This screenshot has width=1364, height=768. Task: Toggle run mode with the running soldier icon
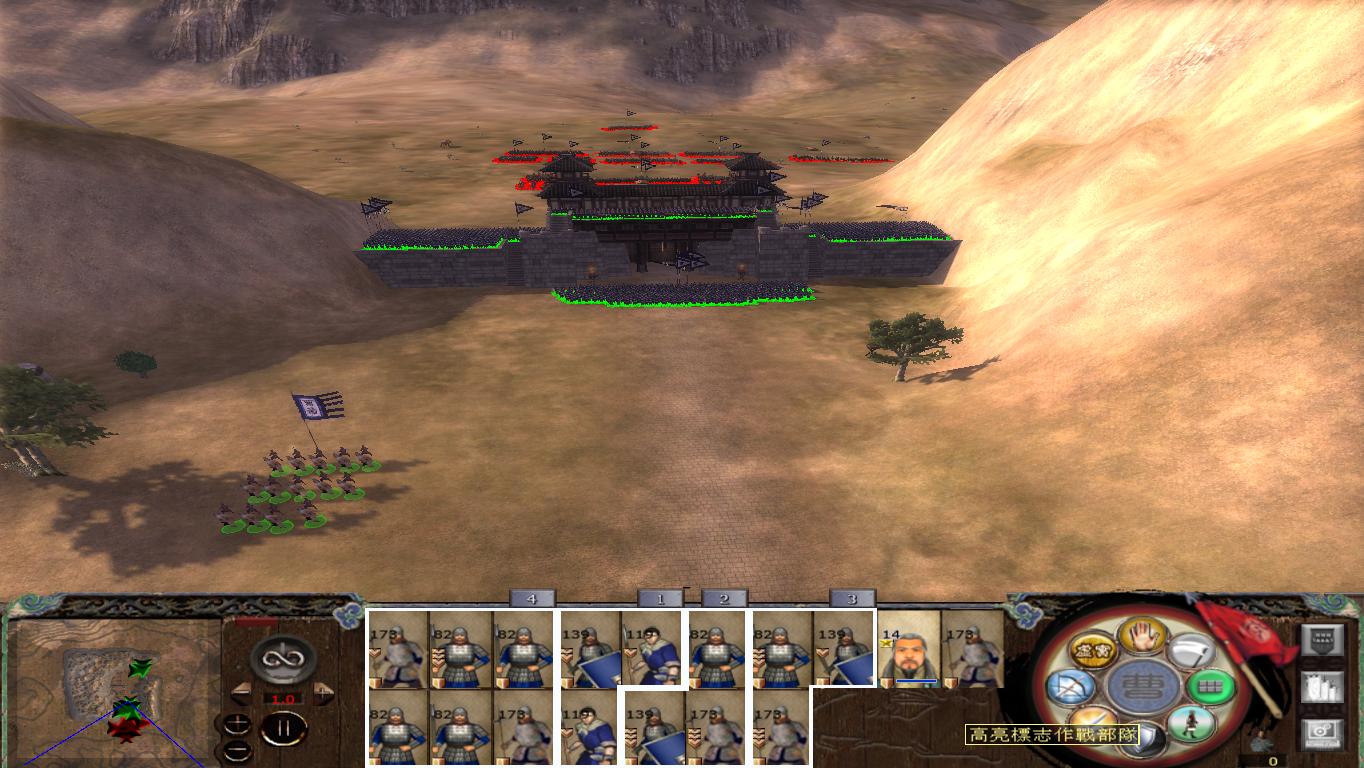point(1190,725)
